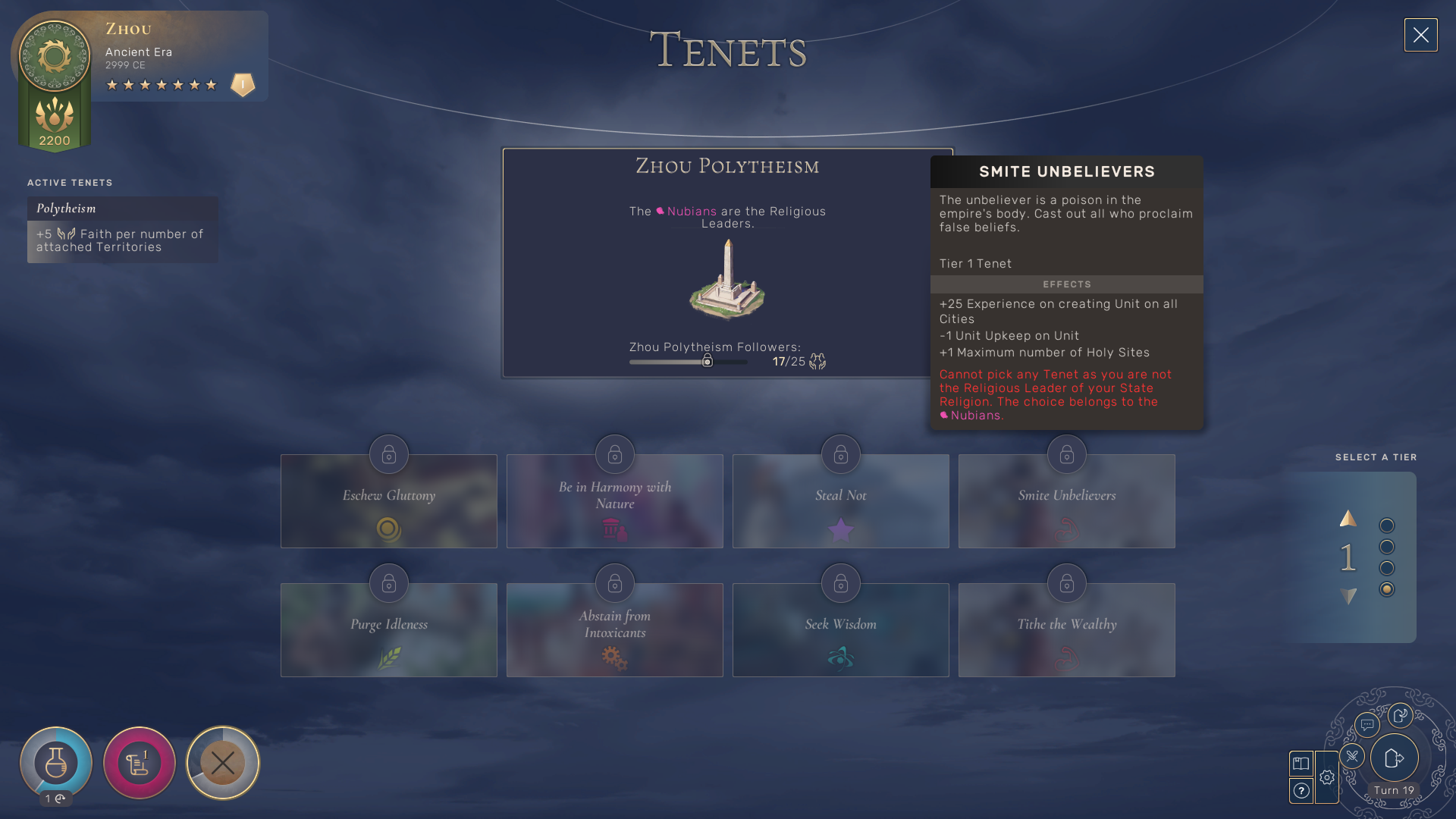Image resolution: width=1456 pixels, height=819 pixels.
Task: Open the civics scroll button
Action: 140,763
